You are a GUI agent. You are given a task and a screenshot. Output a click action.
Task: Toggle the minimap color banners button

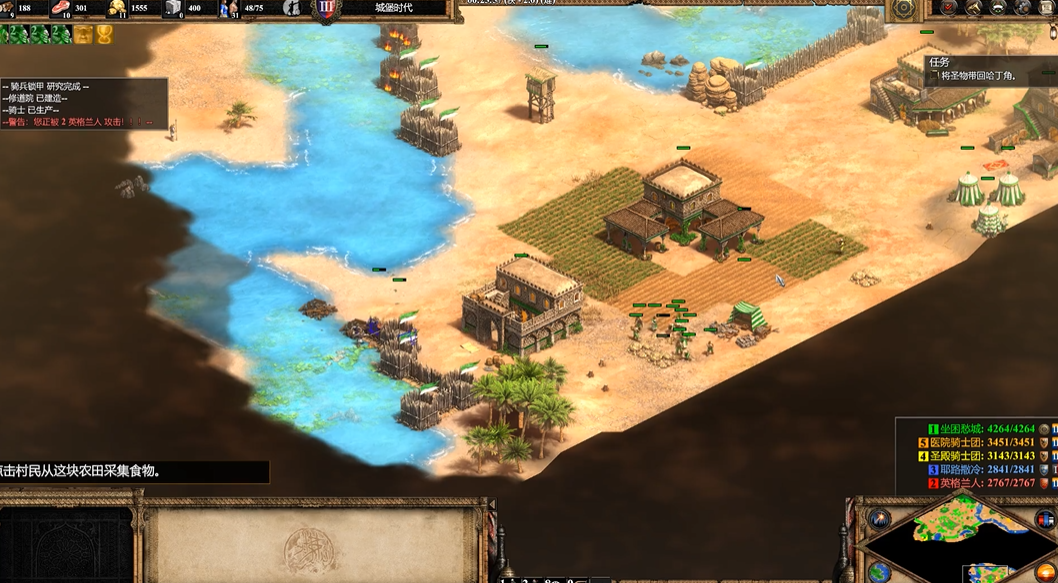pyautogui.click(x=1044, y=518)
